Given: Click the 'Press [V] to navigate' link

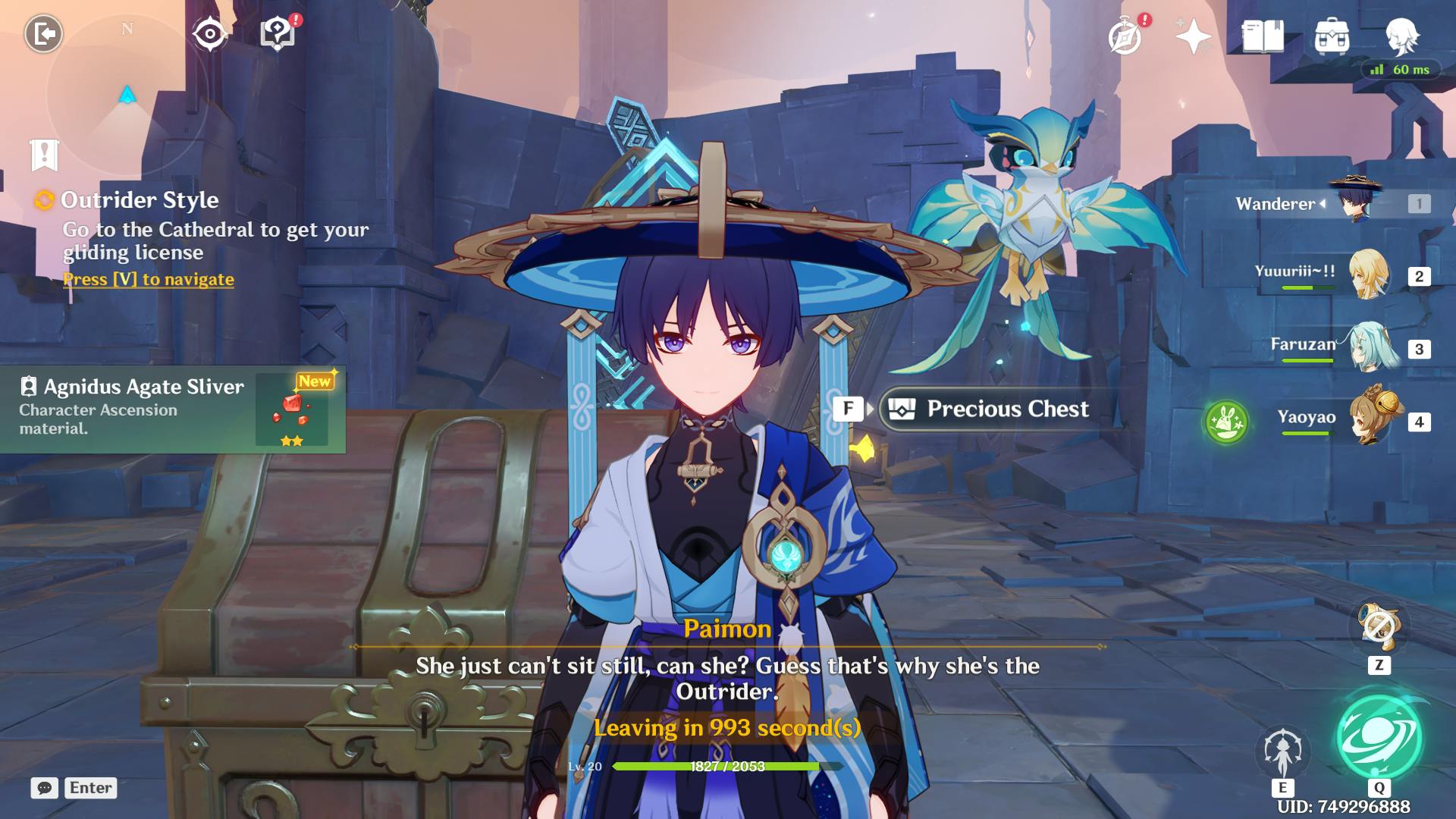Looking at the screenshot, I should click(x=149, y=279).
